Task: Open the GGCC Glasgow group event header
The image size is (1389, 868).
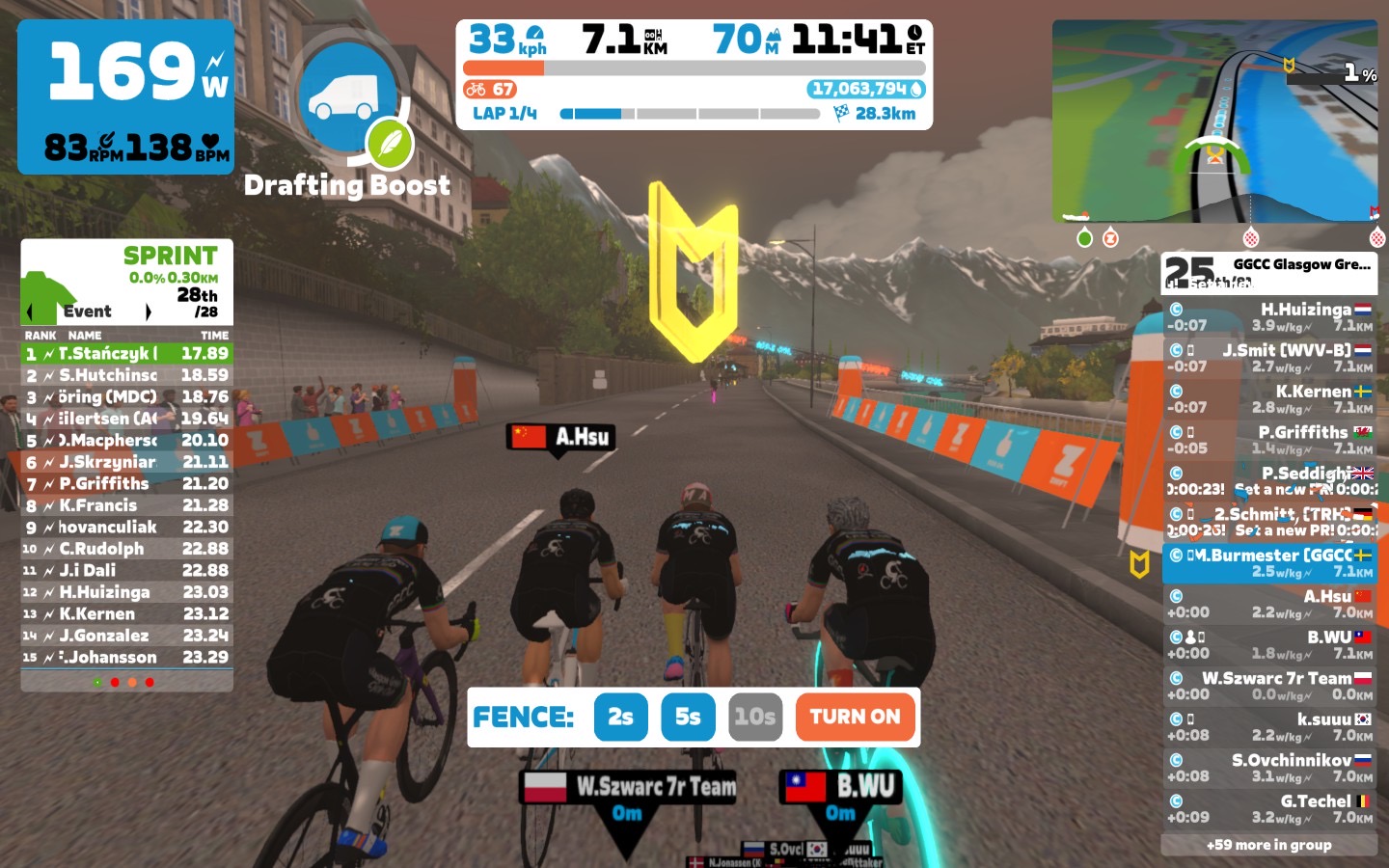Action: pyautogui.click(x=1268, y=272)
